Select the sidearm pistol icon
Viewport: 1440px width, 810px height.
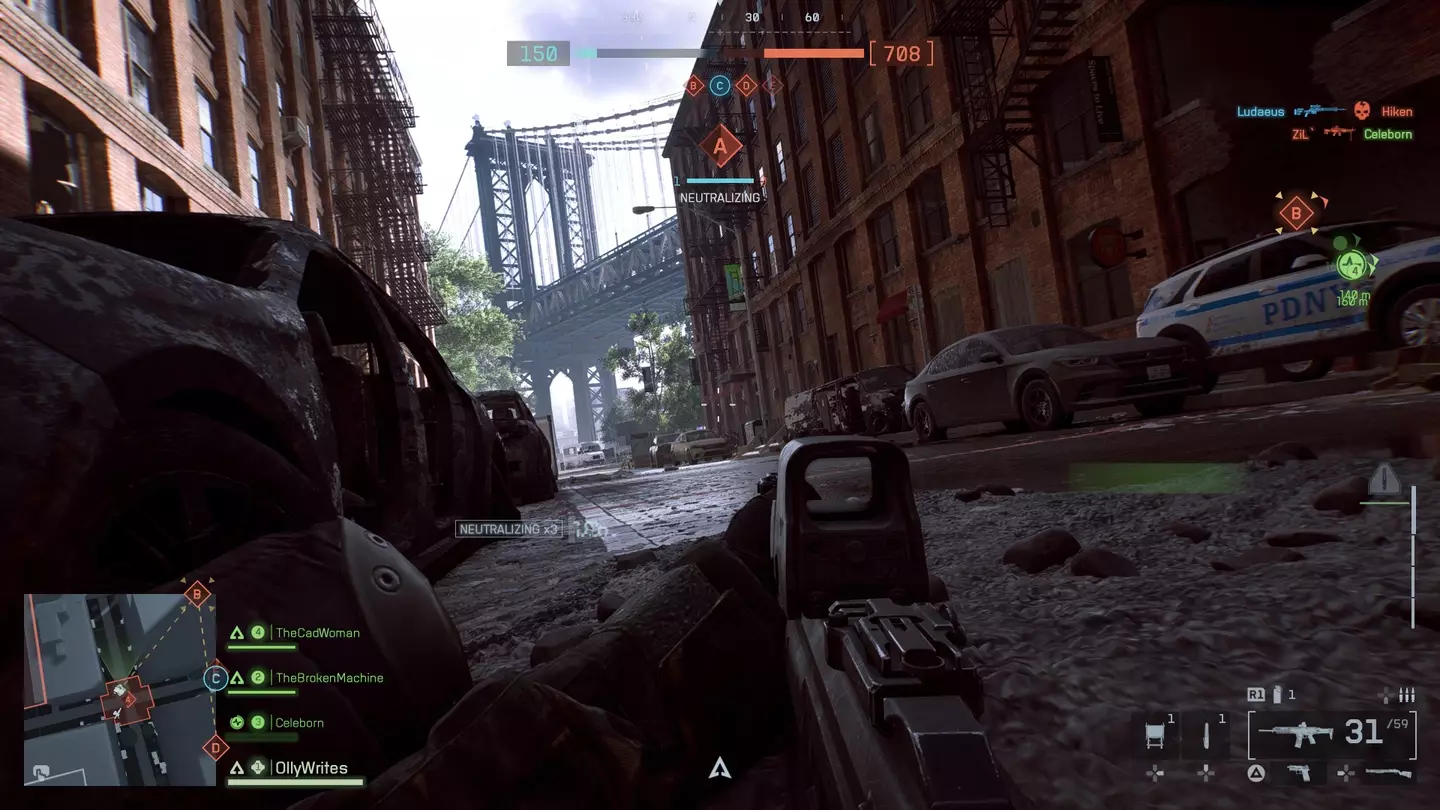pyautogui.click(x=1302, y=773)
